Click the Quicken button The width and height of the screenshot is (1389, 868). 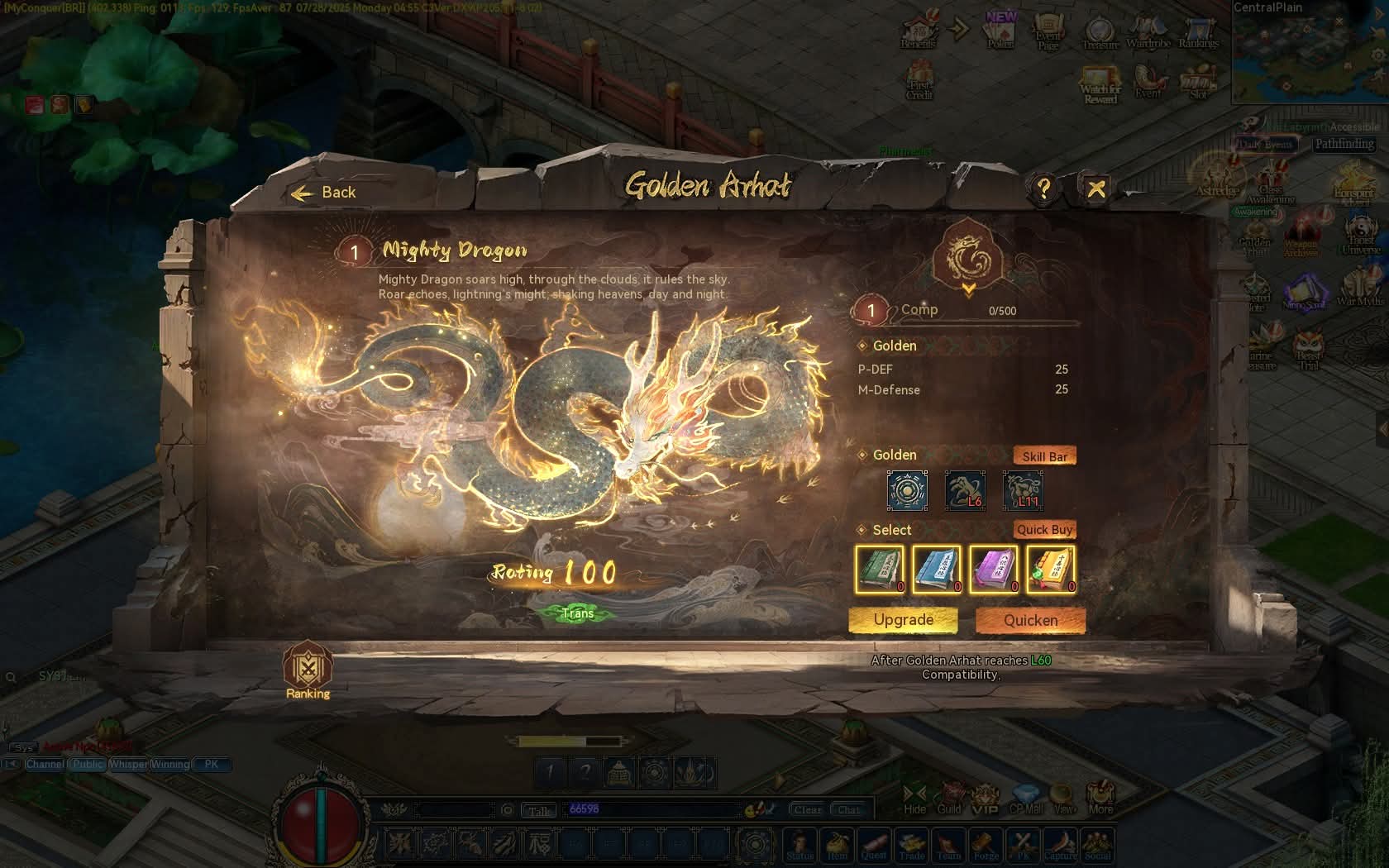(x=1030, y=620)
